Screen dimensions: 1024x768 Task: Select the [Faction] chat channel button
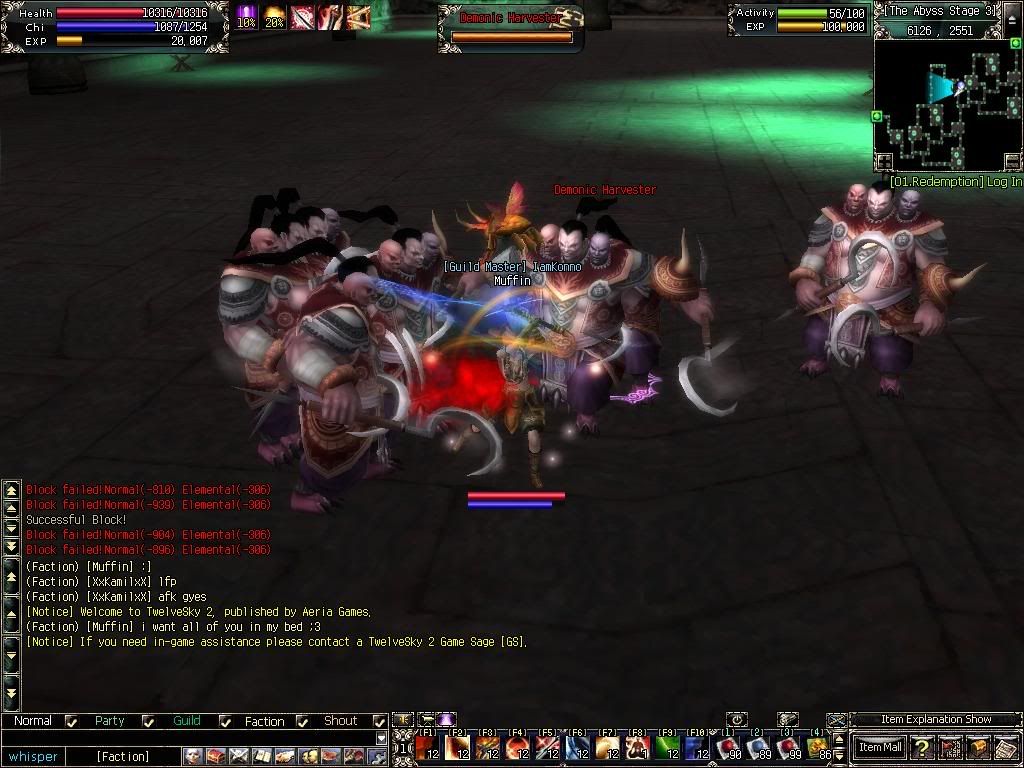tap(123, 756)
